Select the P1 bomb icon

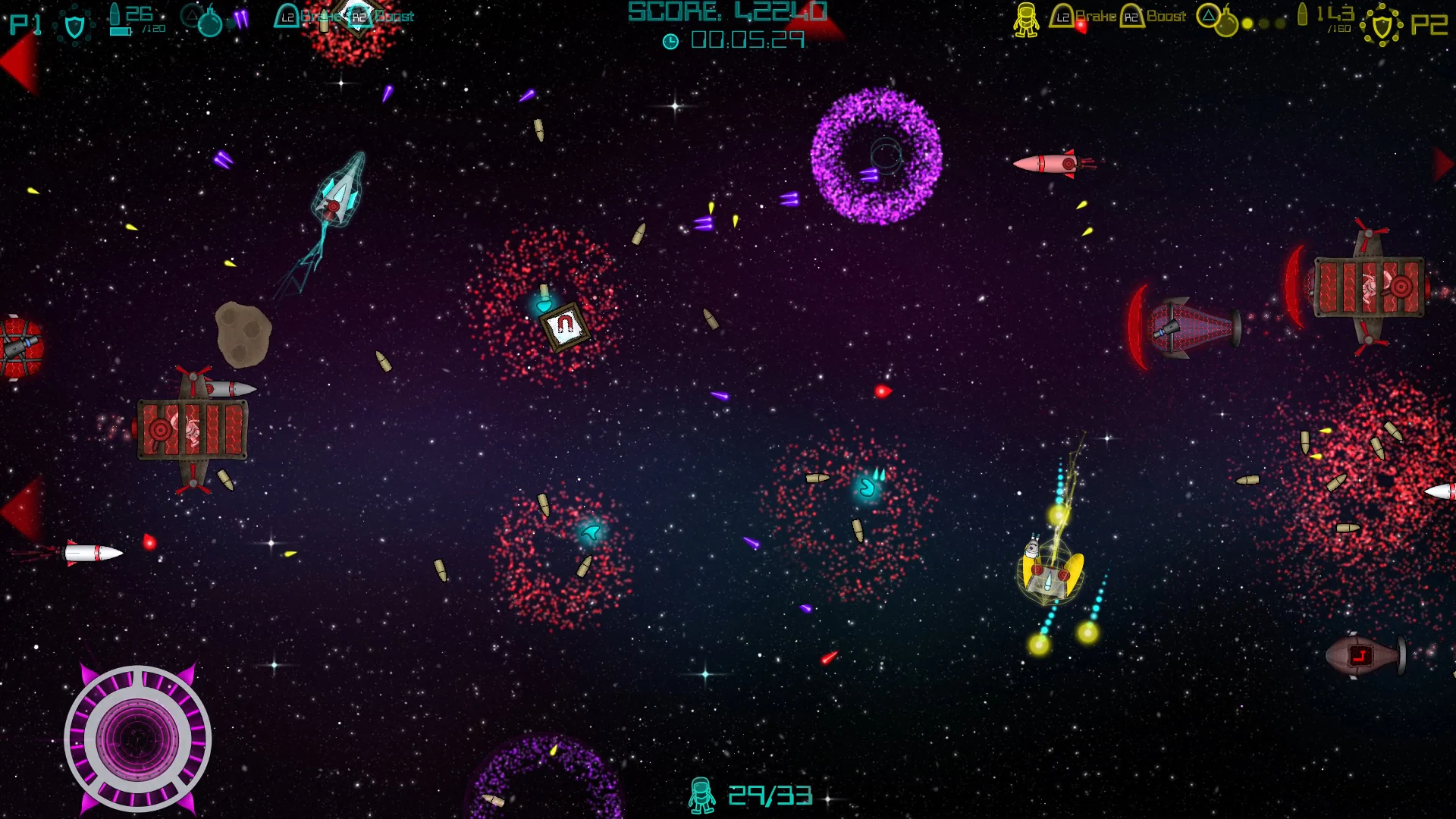pyautogui.click(x=210, y=22)
